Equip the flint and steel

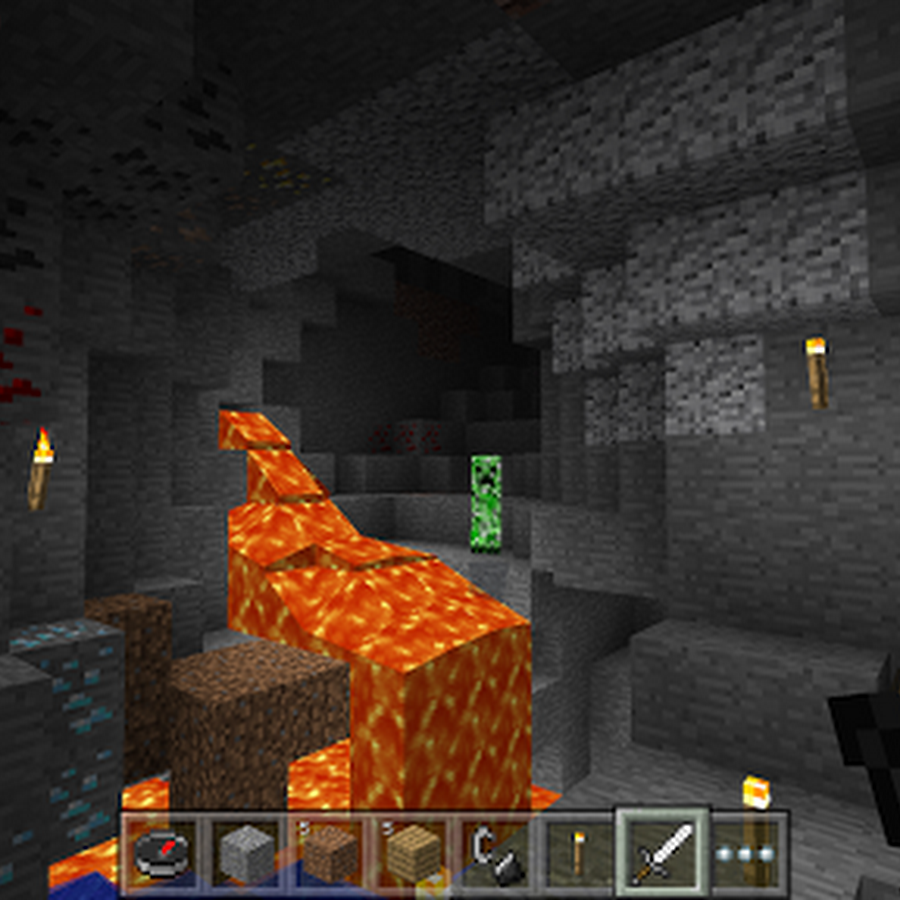498,854
